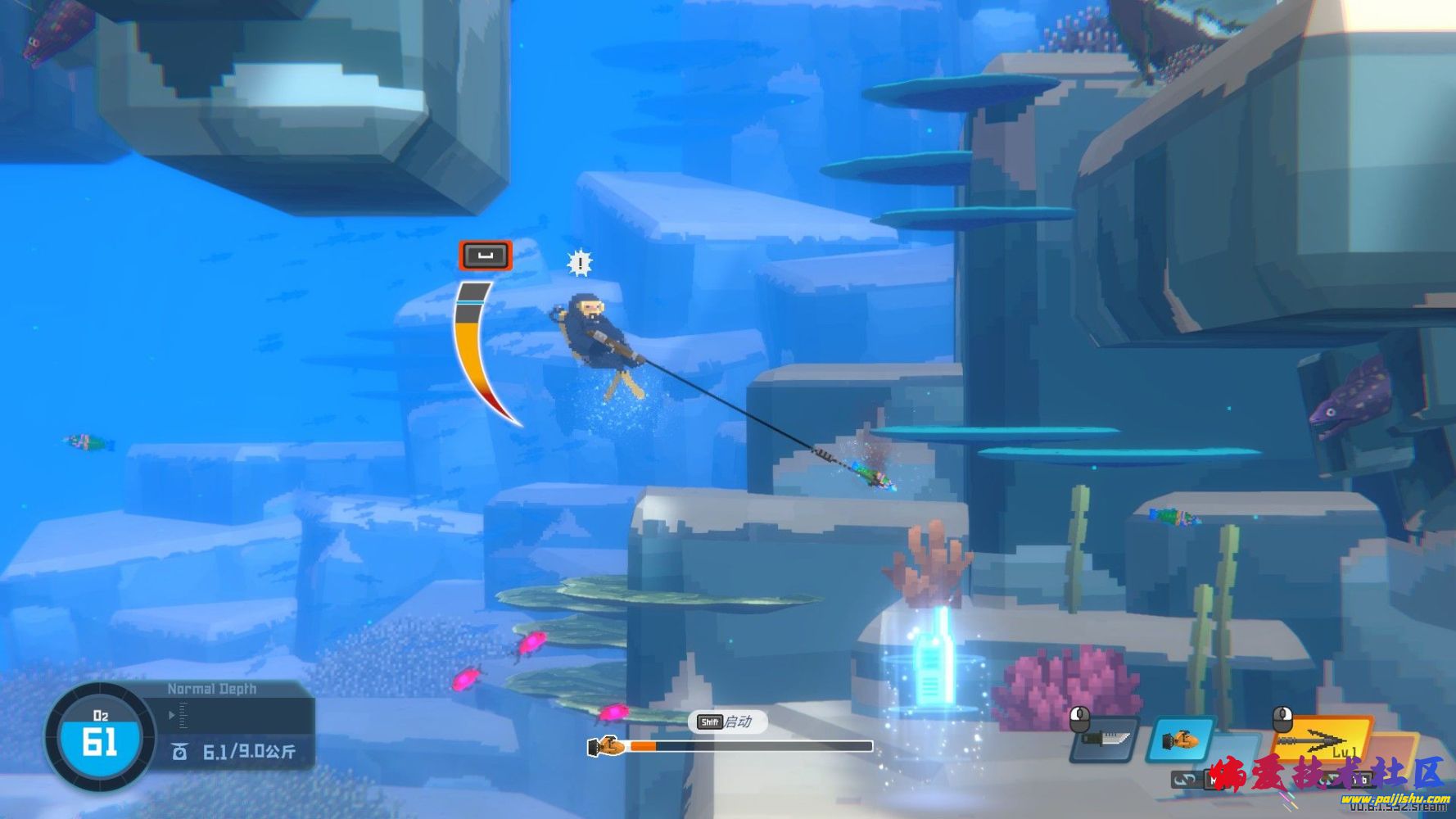Click the scooter icon beside the boost gauge

coord(607,746)
